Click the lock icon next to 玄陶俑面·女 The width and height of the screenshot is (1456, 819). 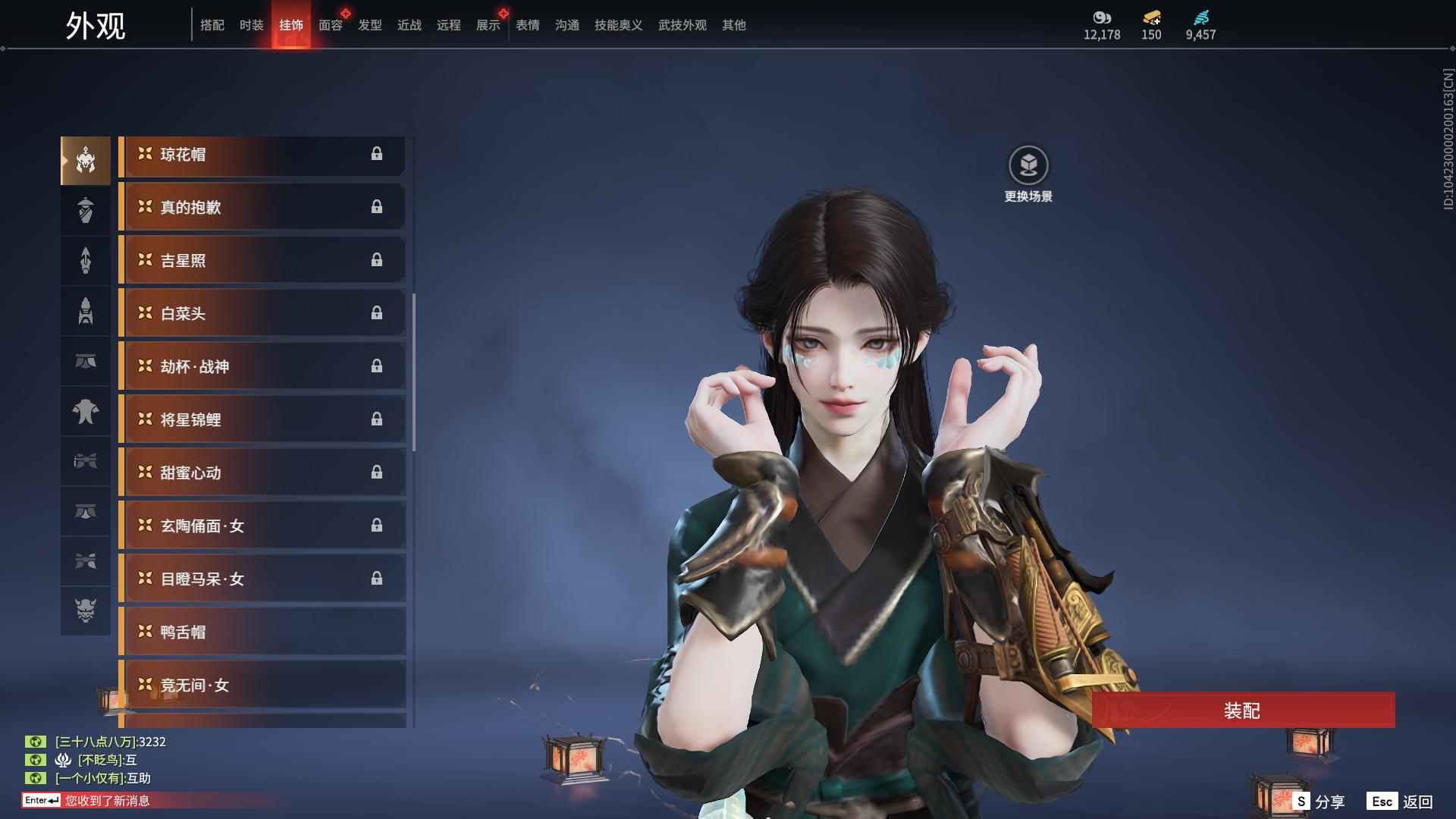click(x=377, y=526)
